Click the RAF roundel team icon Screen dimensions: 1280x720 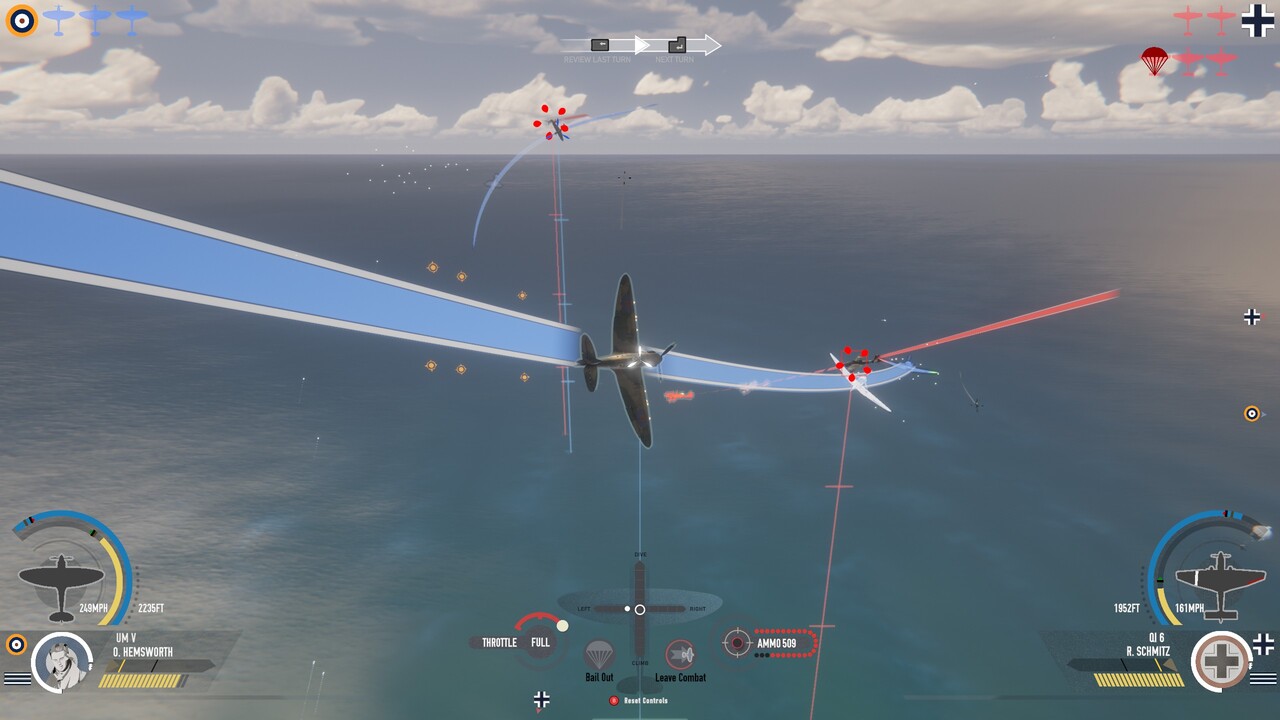pos(21,19)
